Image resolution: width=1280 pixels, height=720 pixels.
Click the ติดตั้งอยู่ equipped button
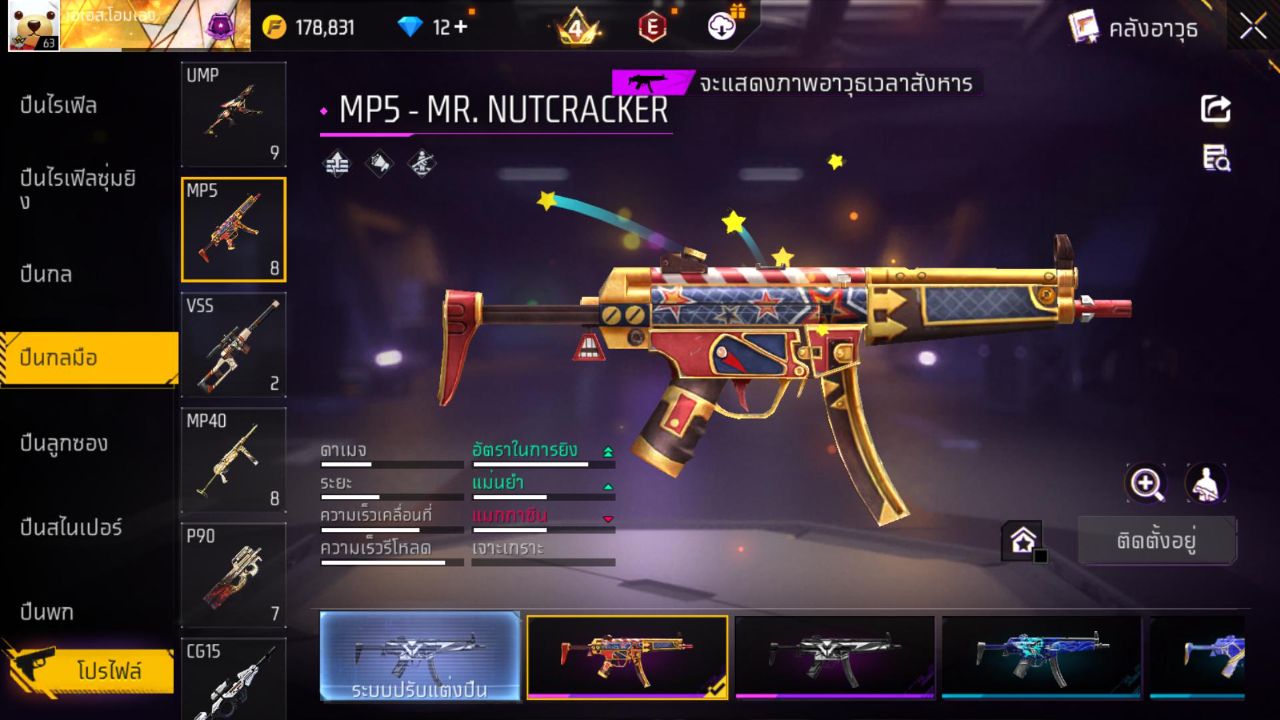tap(1158, 540)
